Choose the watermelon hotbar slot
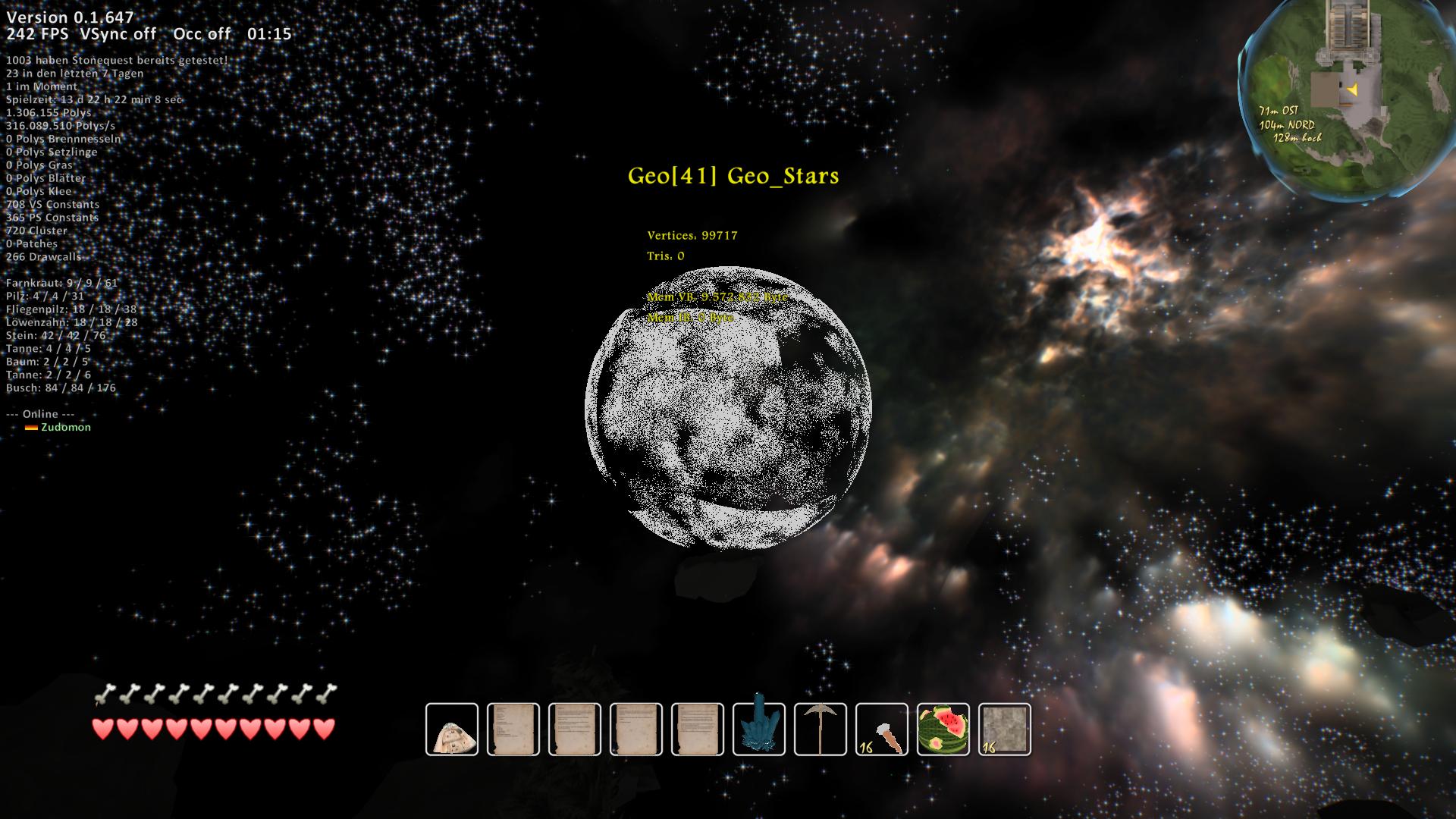 [x=943, y=729]
